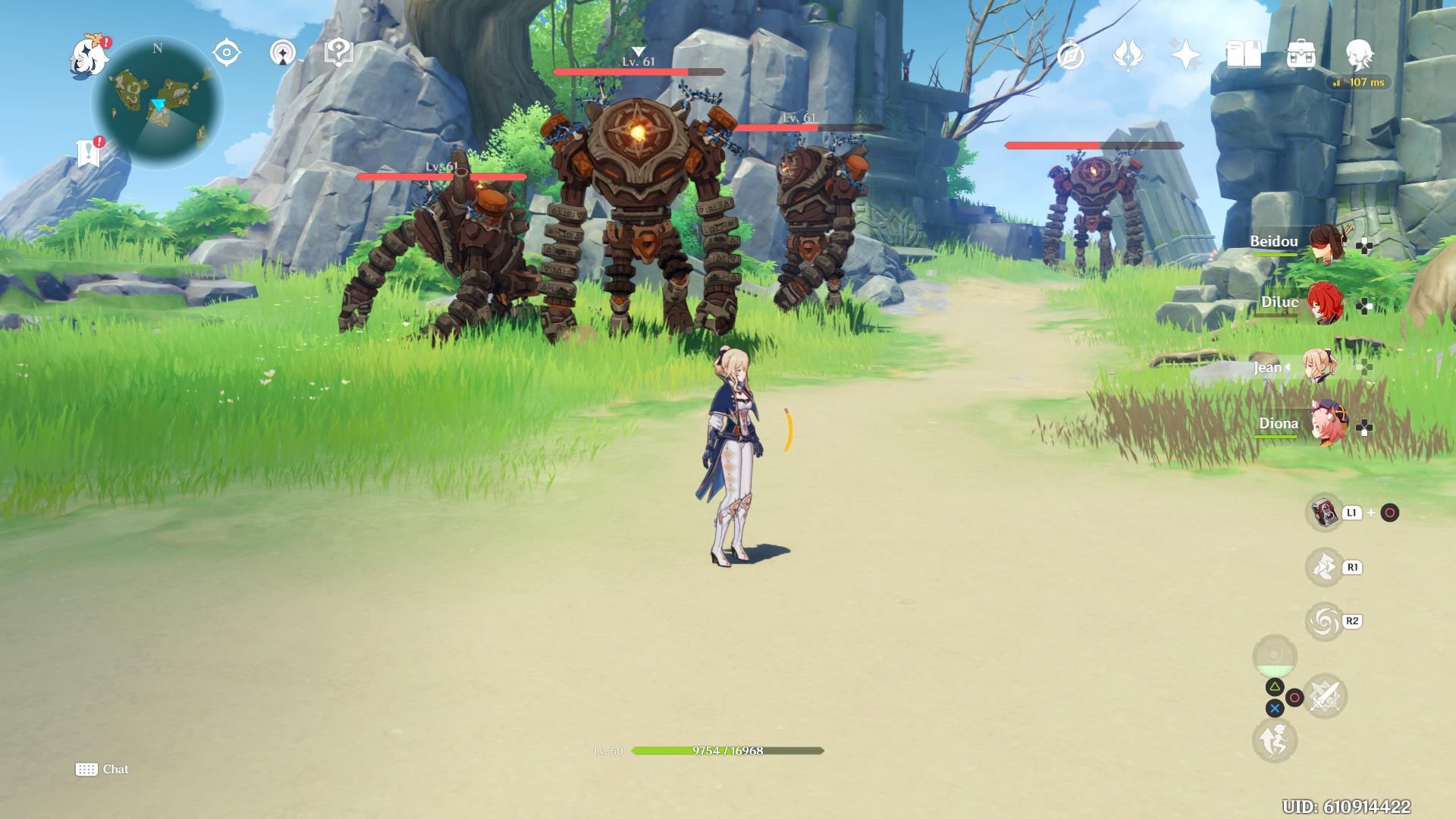The width and height of the screenshot is (1456, 819).
Task: Click the challenge beacon icon beside the minimap
Action: tap(281, 52)
